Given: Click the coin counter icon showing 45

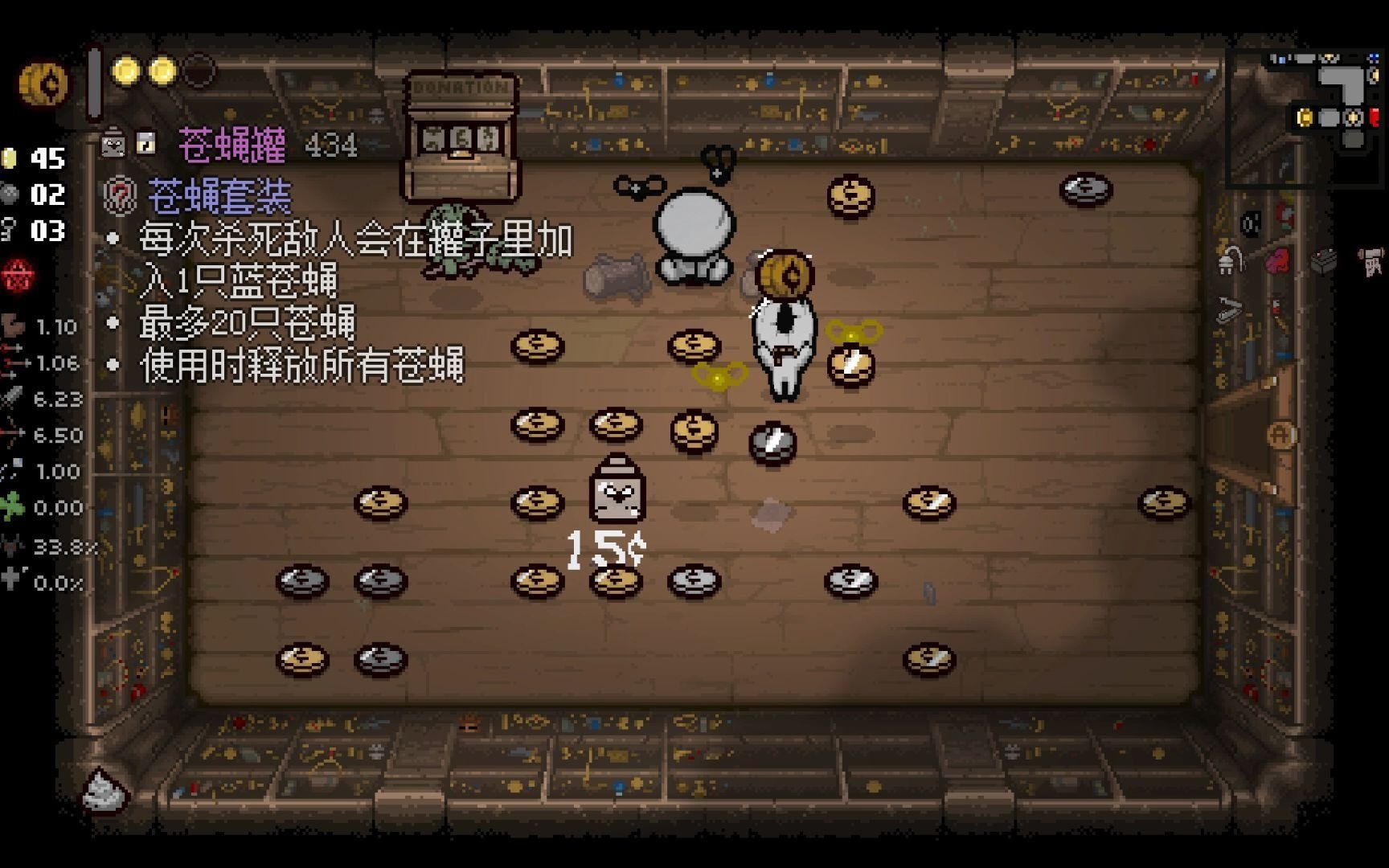Looking at the screenshot, I should tap(10, 159).
